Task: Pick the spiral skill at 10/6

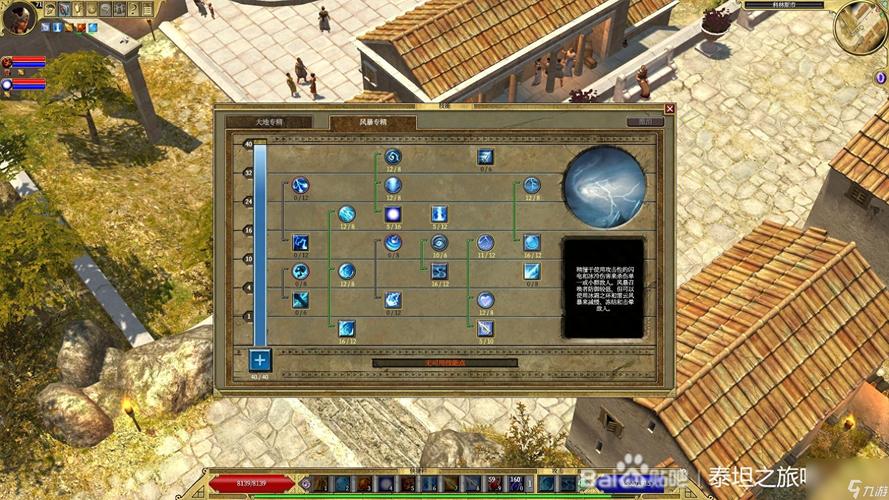Action: coord(439,242)
